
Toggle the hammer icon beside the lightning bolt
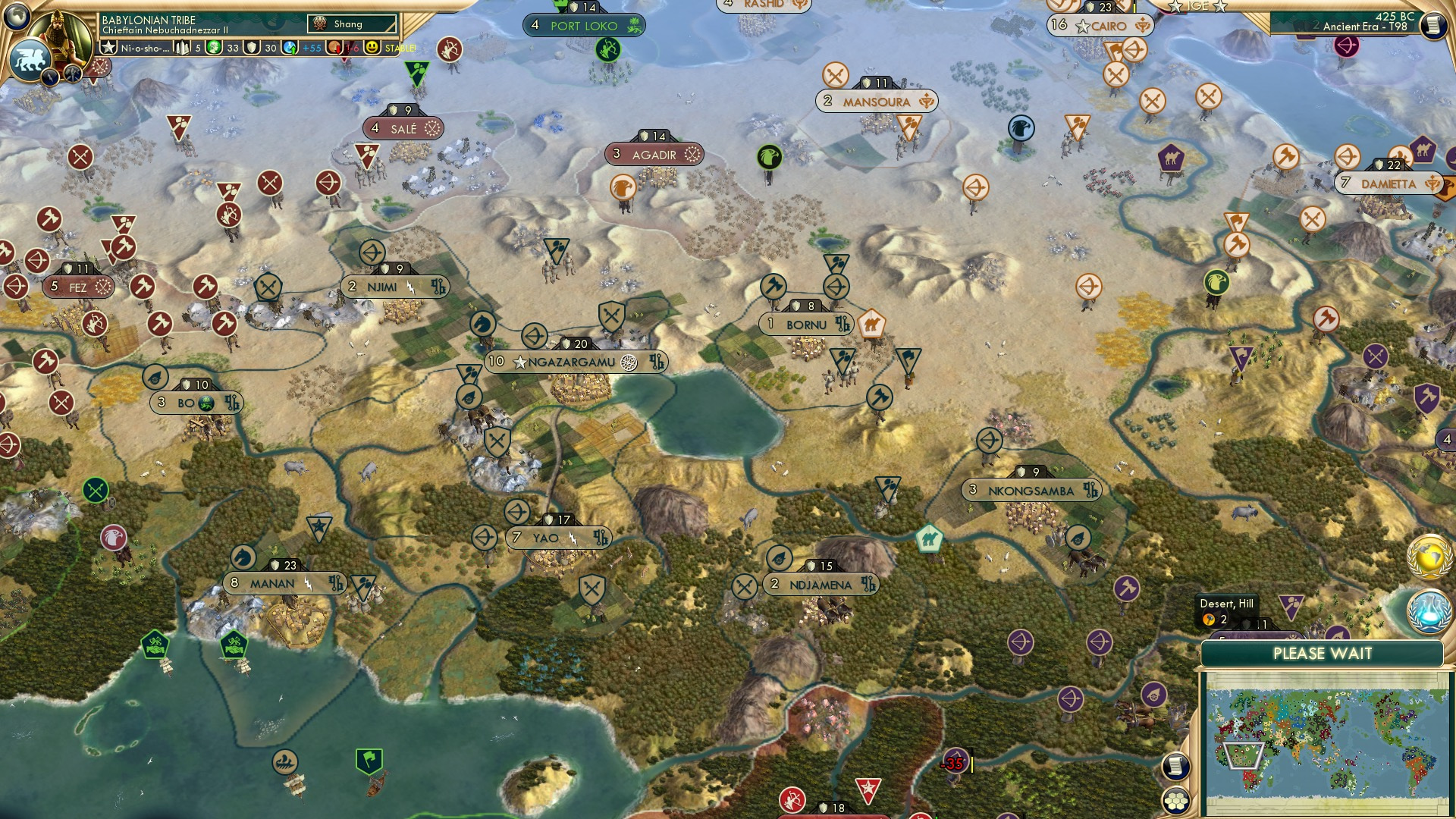72,74
